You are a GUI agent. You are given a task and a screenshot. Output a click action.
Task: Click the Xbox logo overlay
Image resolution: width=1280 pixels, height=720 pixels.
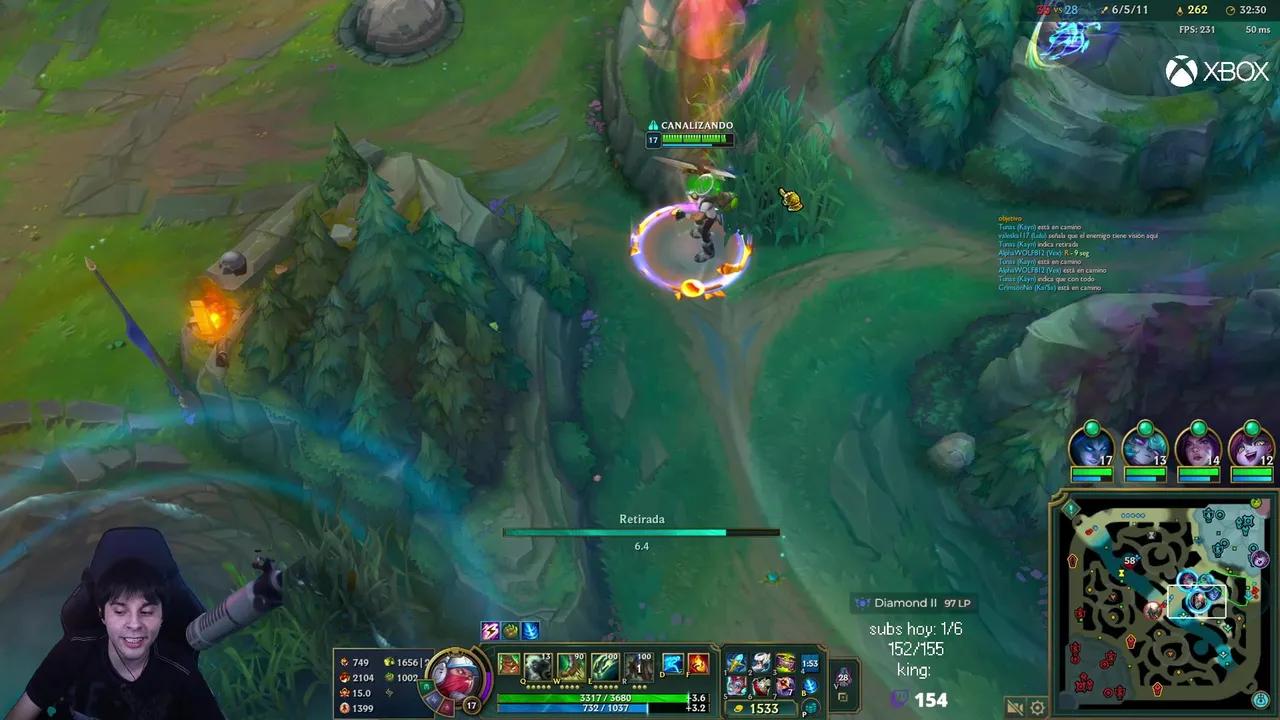pyautogui.click(x=1218, y=71)
